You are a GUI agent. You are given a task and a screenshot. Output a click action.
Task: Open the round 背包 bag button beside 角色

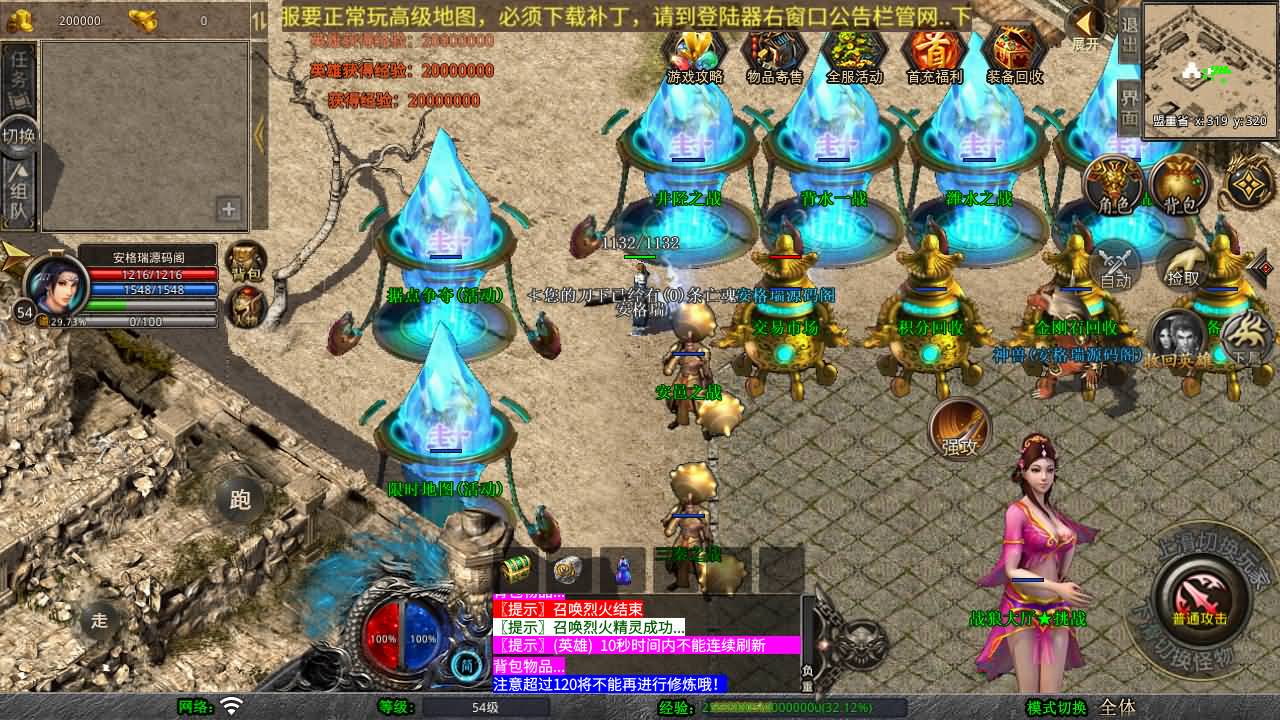(1180, 185)
